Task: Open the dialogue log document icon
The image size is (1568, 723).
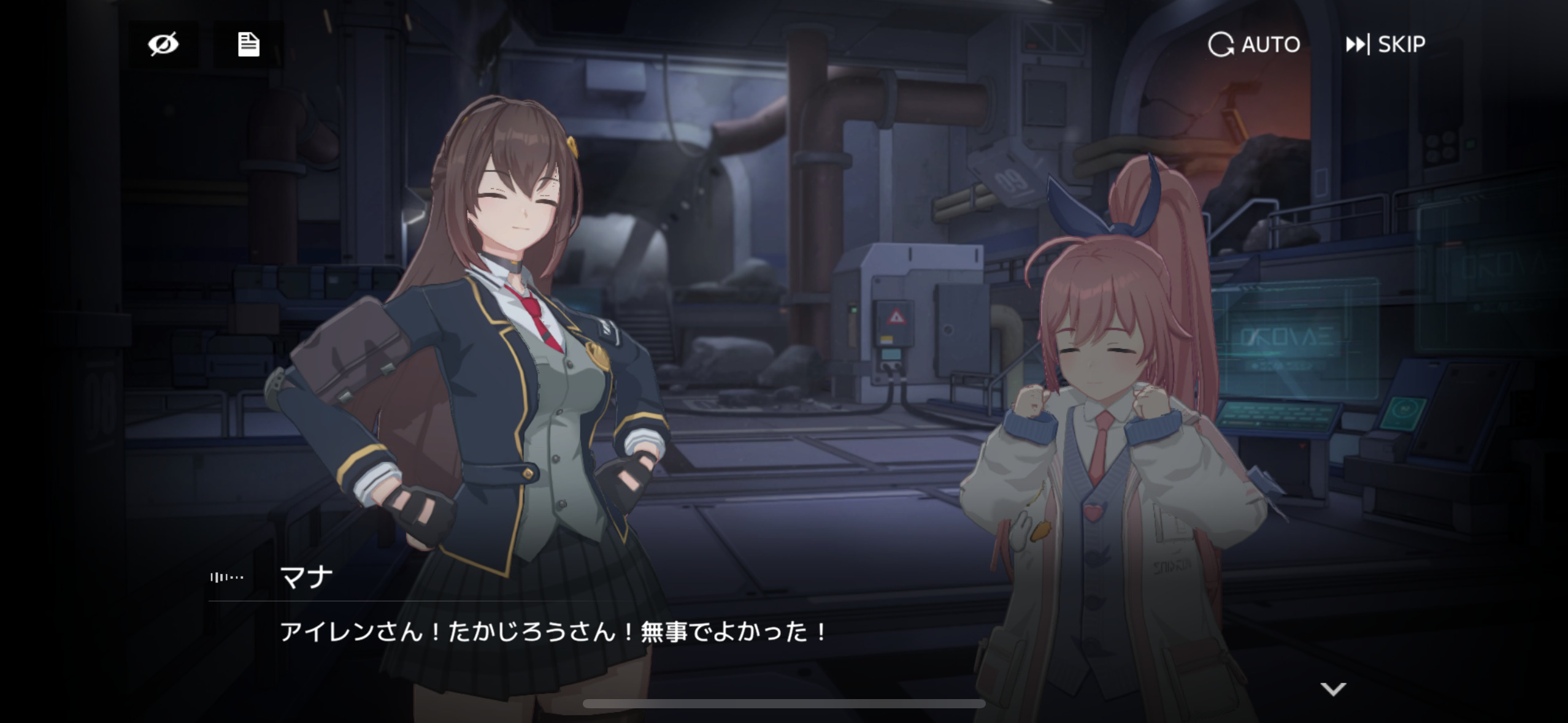Action: click(x=248, y=44)
